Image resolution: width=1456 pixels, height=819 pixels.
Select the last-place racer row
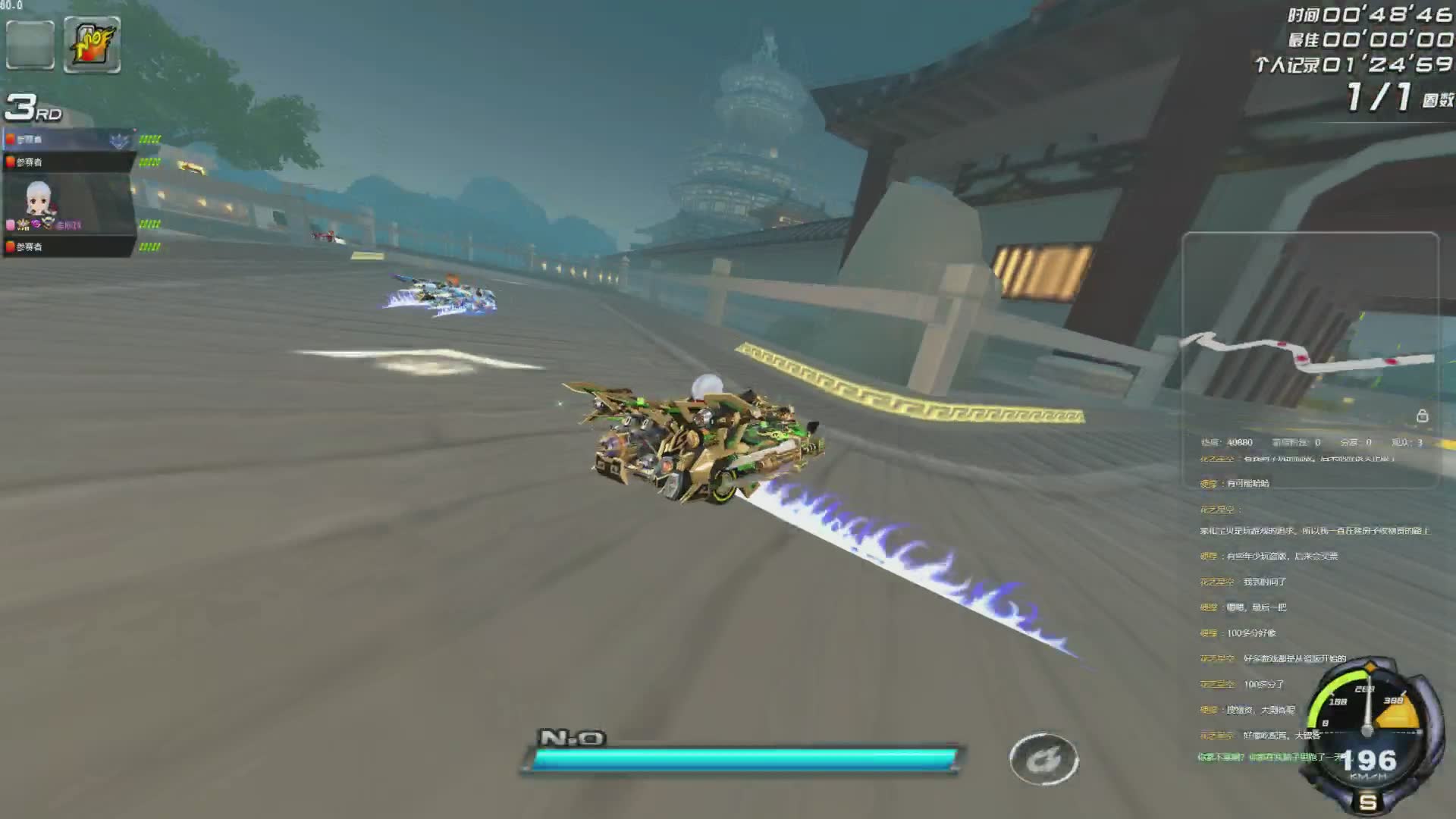pyautogui.click(x=68, y=246)
